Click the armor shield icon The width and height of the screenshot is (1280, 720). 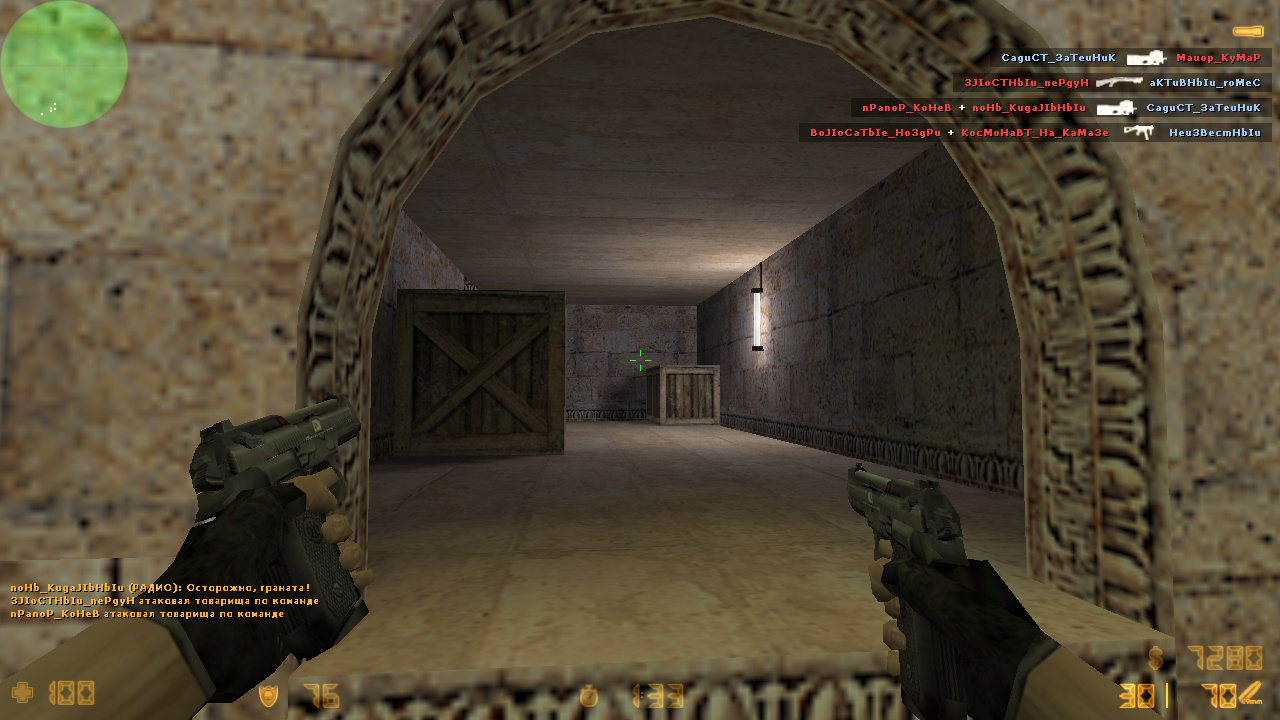(268, 695)
